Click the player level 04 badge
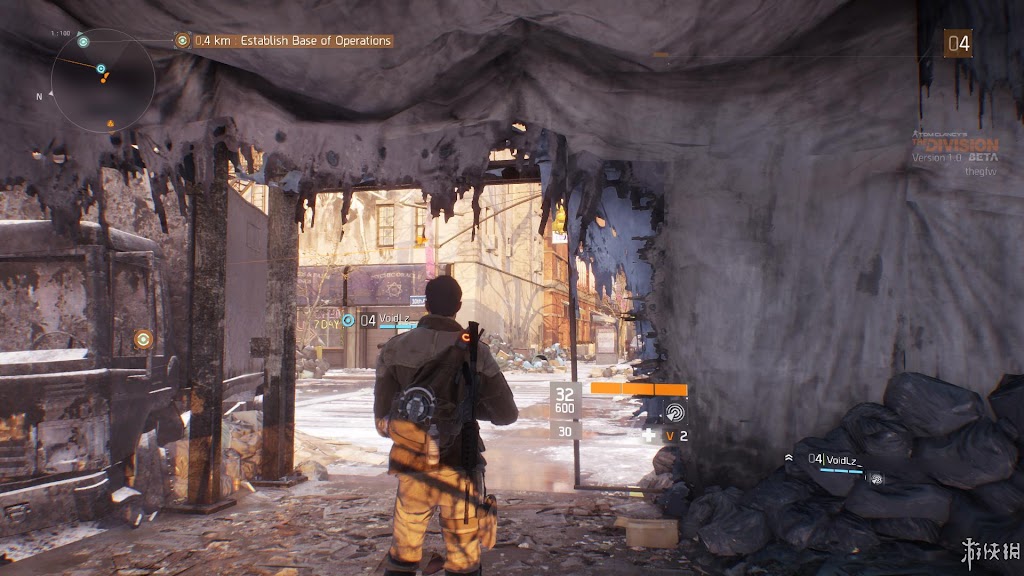Screen dimensions: 1024x576 click(x=958, y=43)
